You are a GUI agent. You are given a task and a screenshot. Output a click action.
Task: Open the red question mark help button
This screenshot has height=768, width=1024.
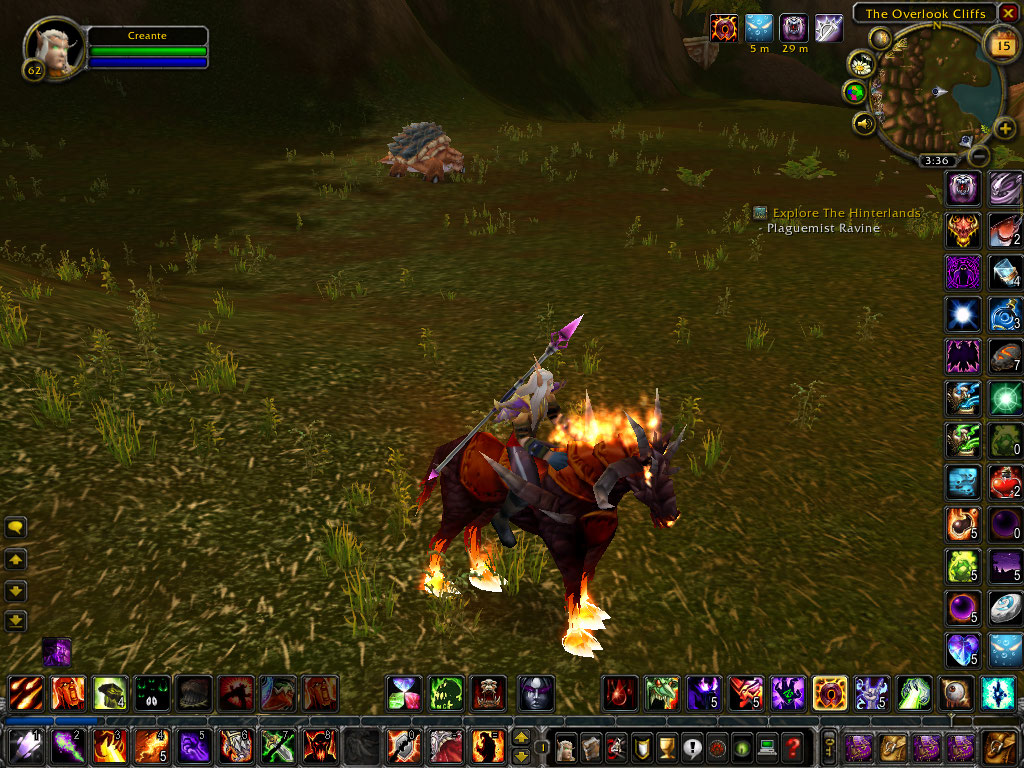coord(792,747)
